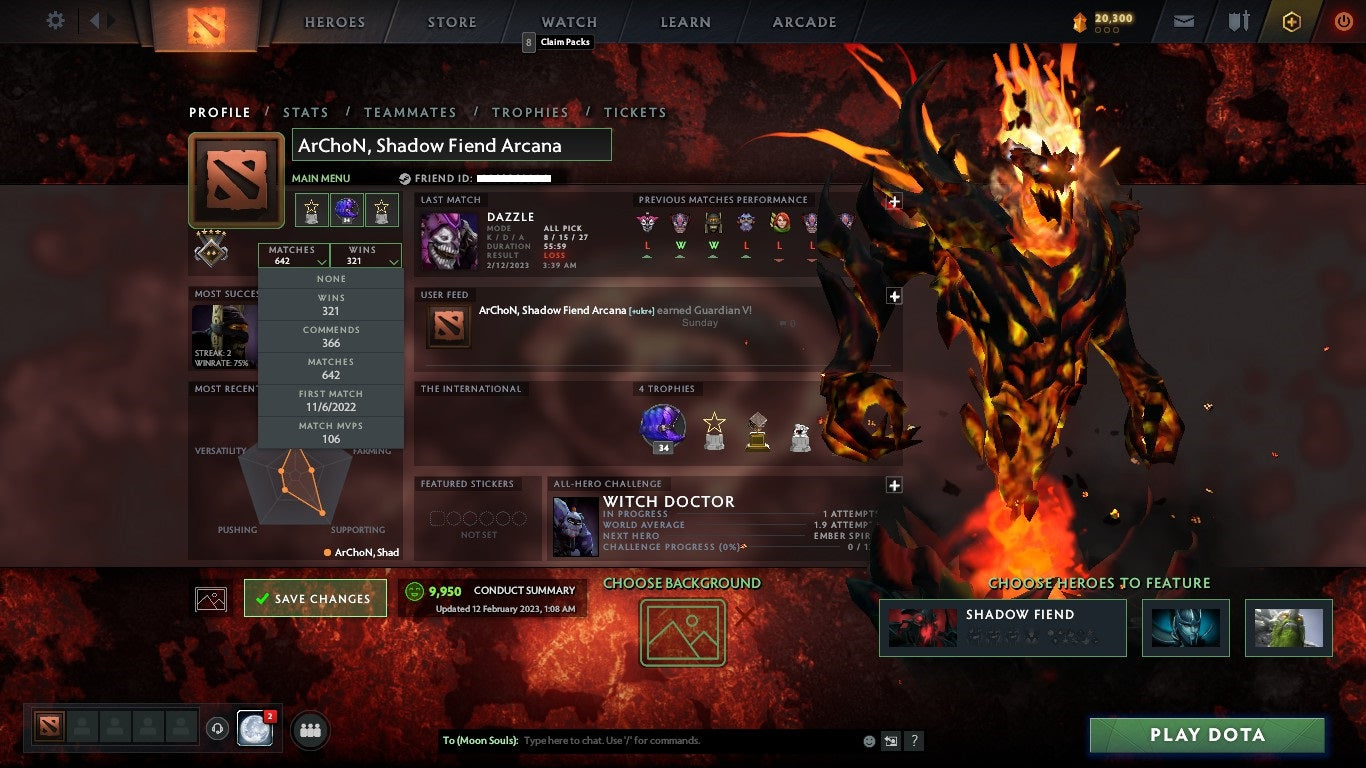Image resolution: width=1366 pixels, height=768 pixels.
Task: Click the SAVE CHANGES button
Action: 315,597
